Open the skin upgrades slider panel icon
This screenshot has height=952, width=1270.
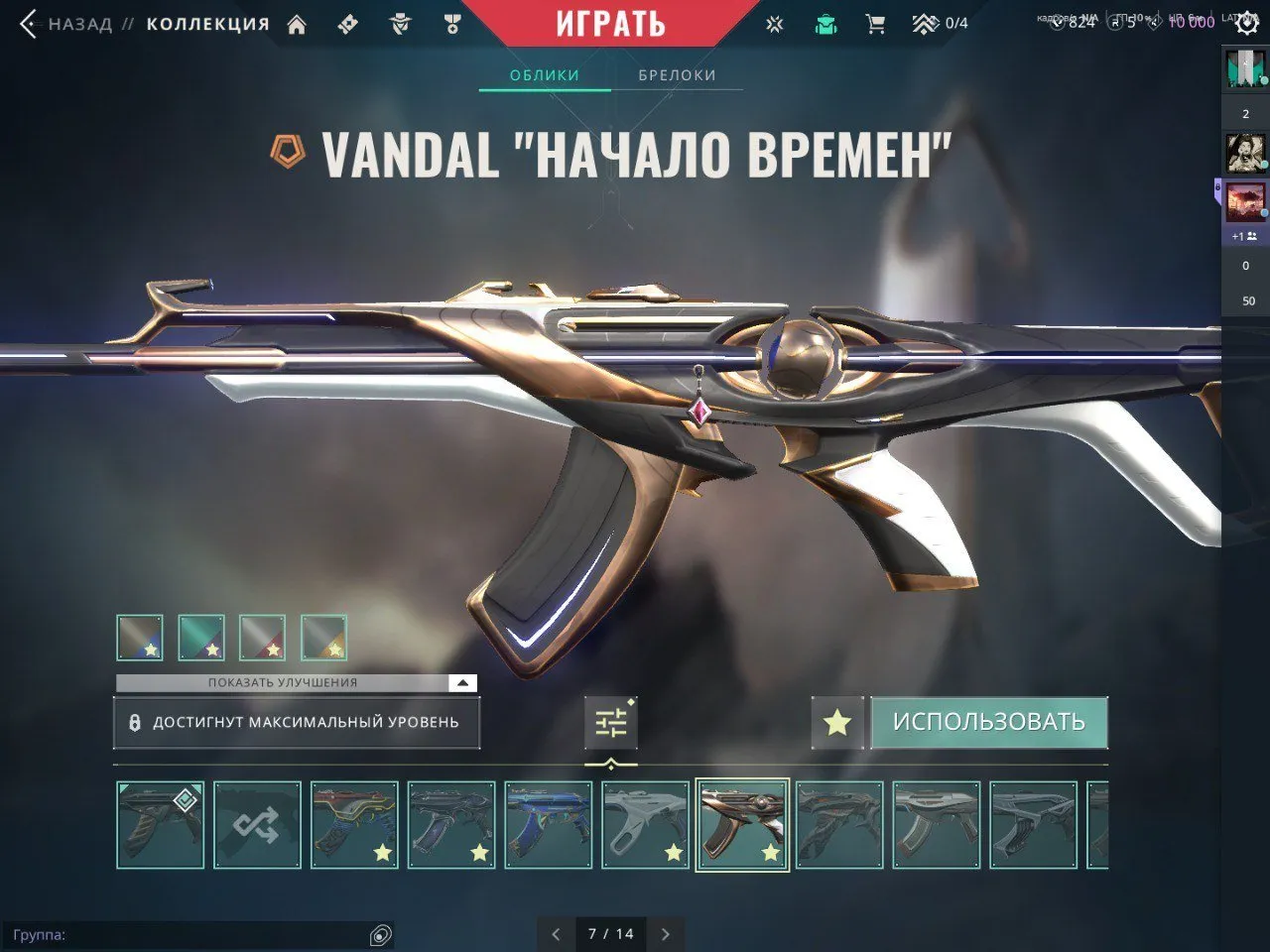pyautogui.click(x=611, y=722)
